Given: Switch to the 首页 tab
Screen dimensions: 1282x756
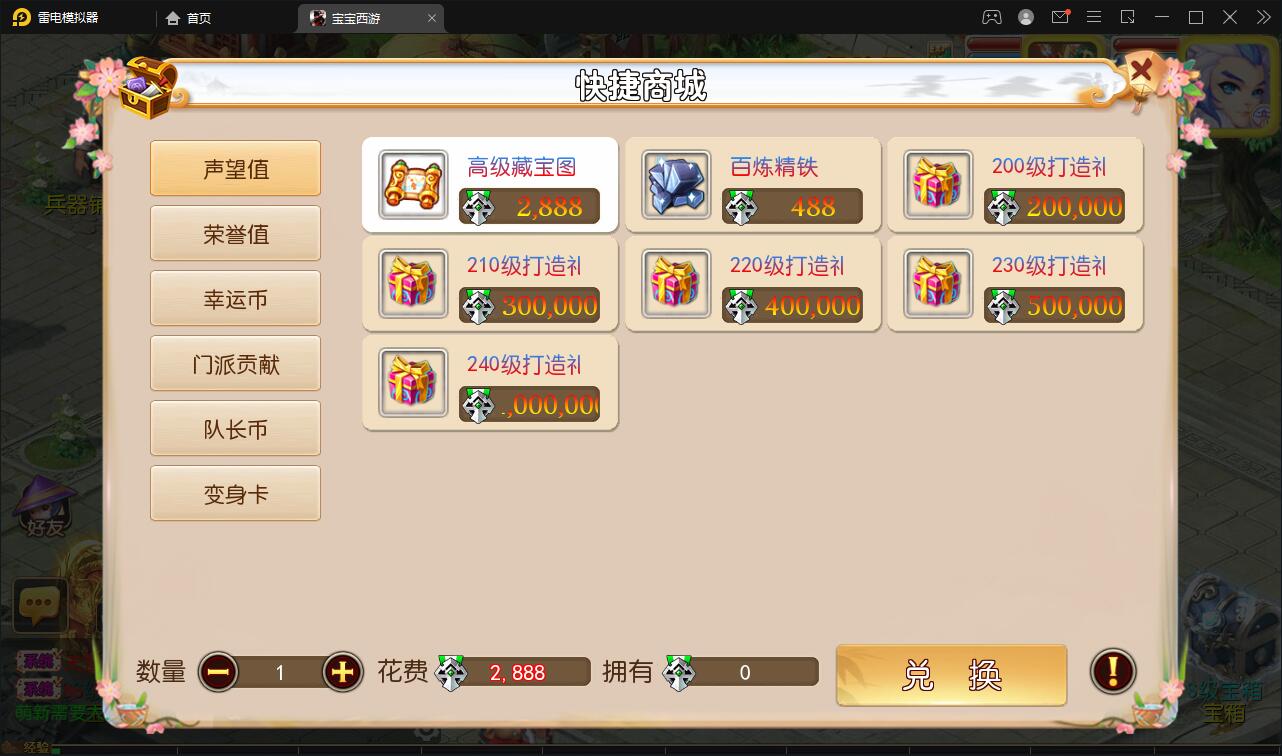Looking at the screenshot, I should point(188,17).
